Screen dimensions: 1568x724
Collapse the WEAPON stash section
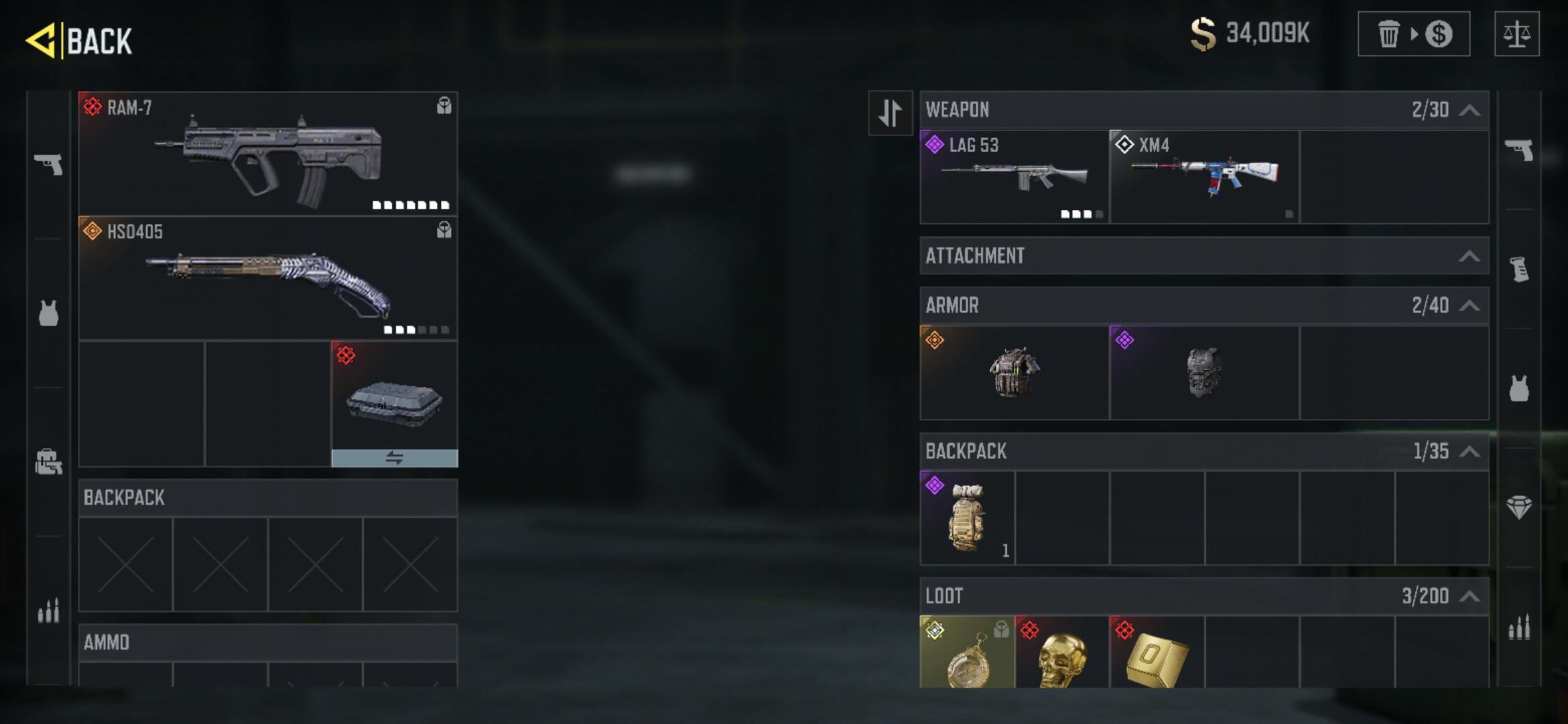pyautogui.click(x=1469, y=110)
